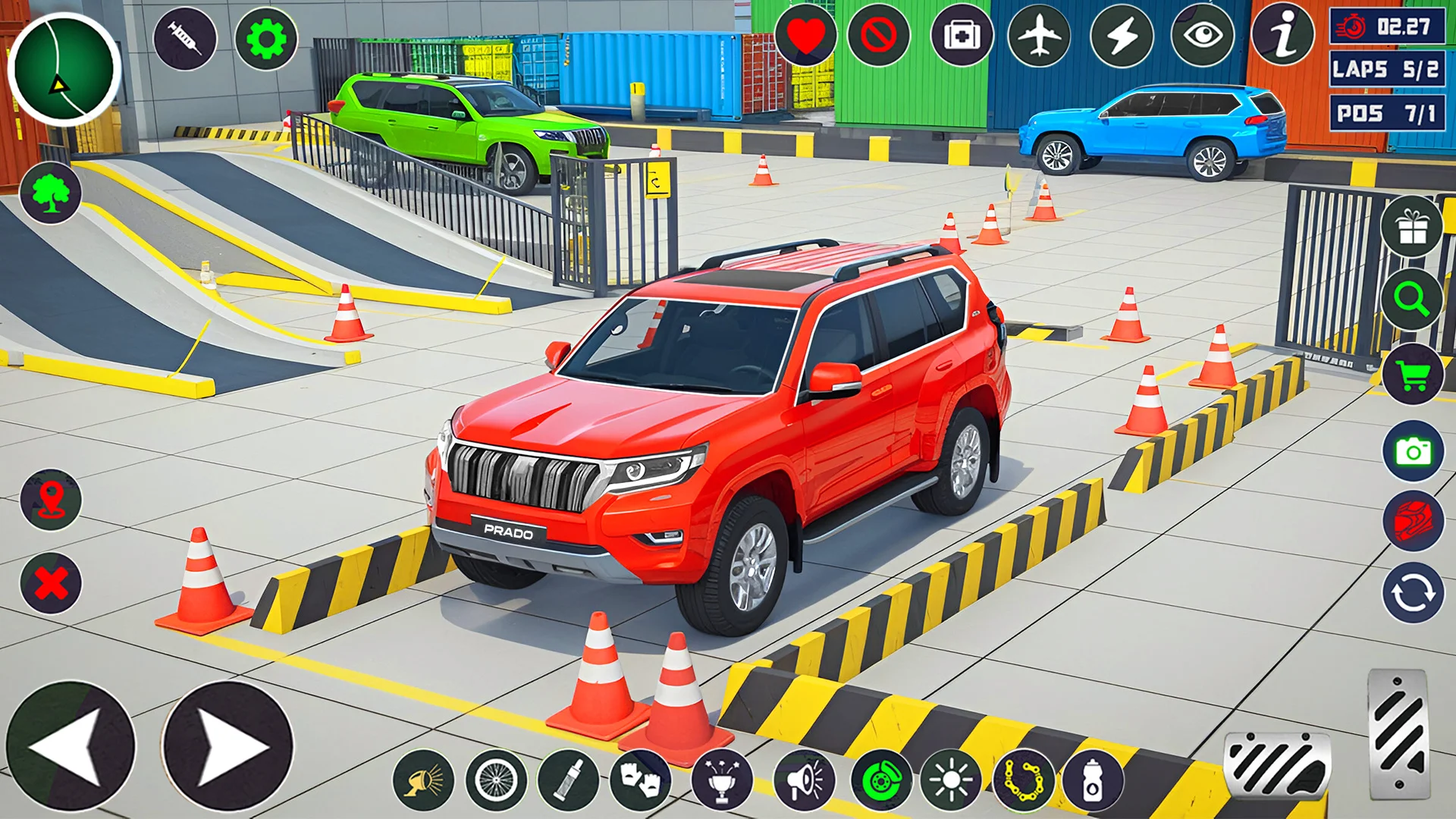Screen dimensions: 1456x819
Task: Take a screenshot with the camera icon
Action: click(1413, 452)
